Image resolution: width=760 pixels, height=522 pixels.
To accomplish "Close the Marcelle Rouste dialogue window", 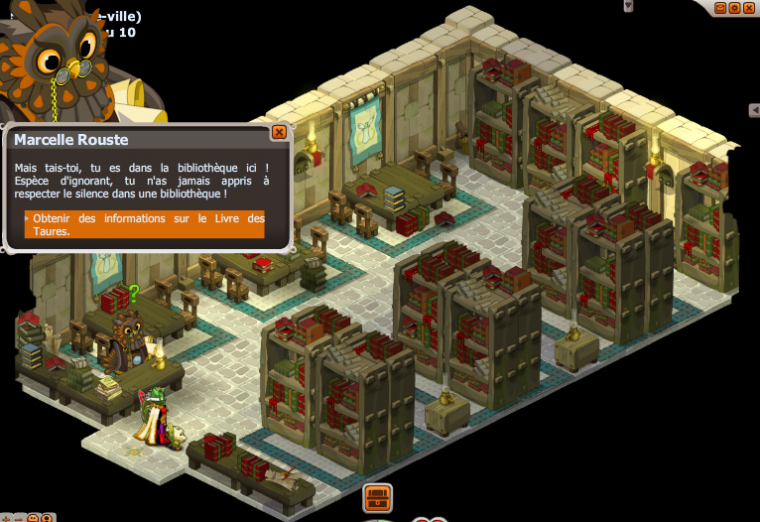I will tap(279, 132).
